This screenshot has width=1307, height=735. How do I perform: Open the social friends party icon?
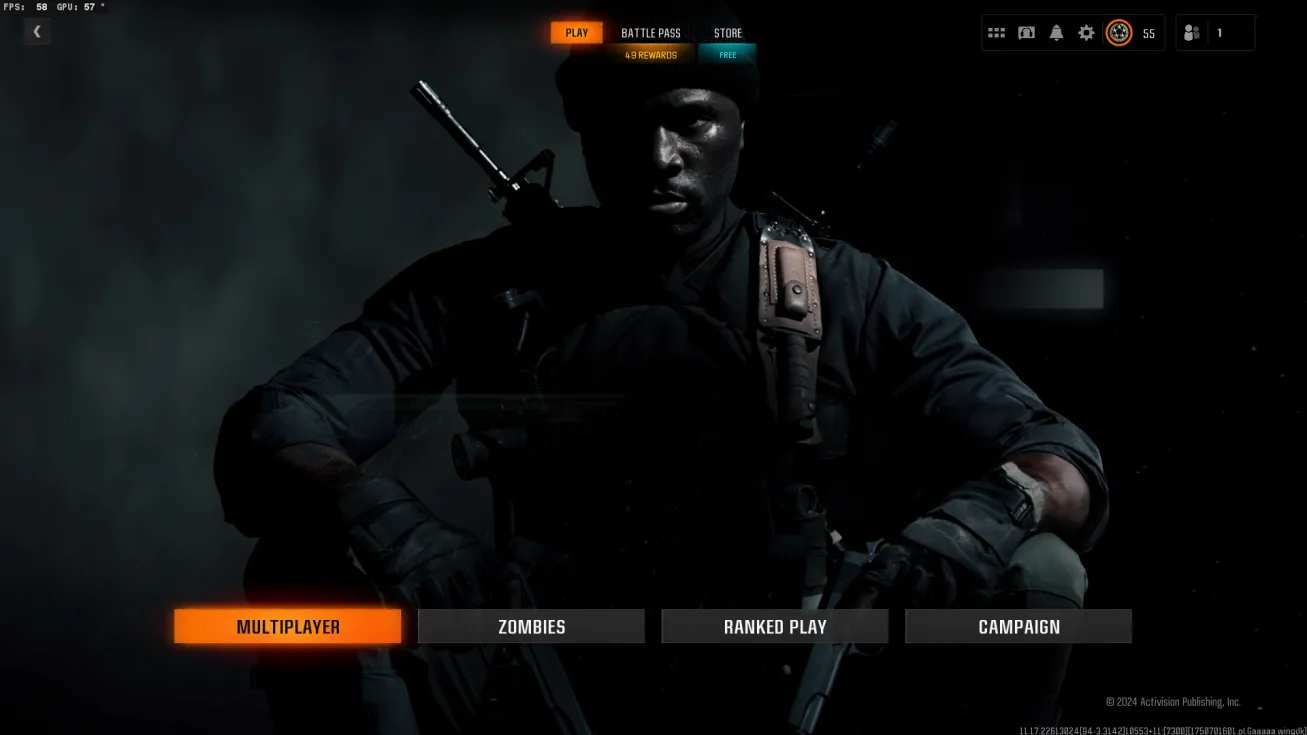click(1191, 33)
